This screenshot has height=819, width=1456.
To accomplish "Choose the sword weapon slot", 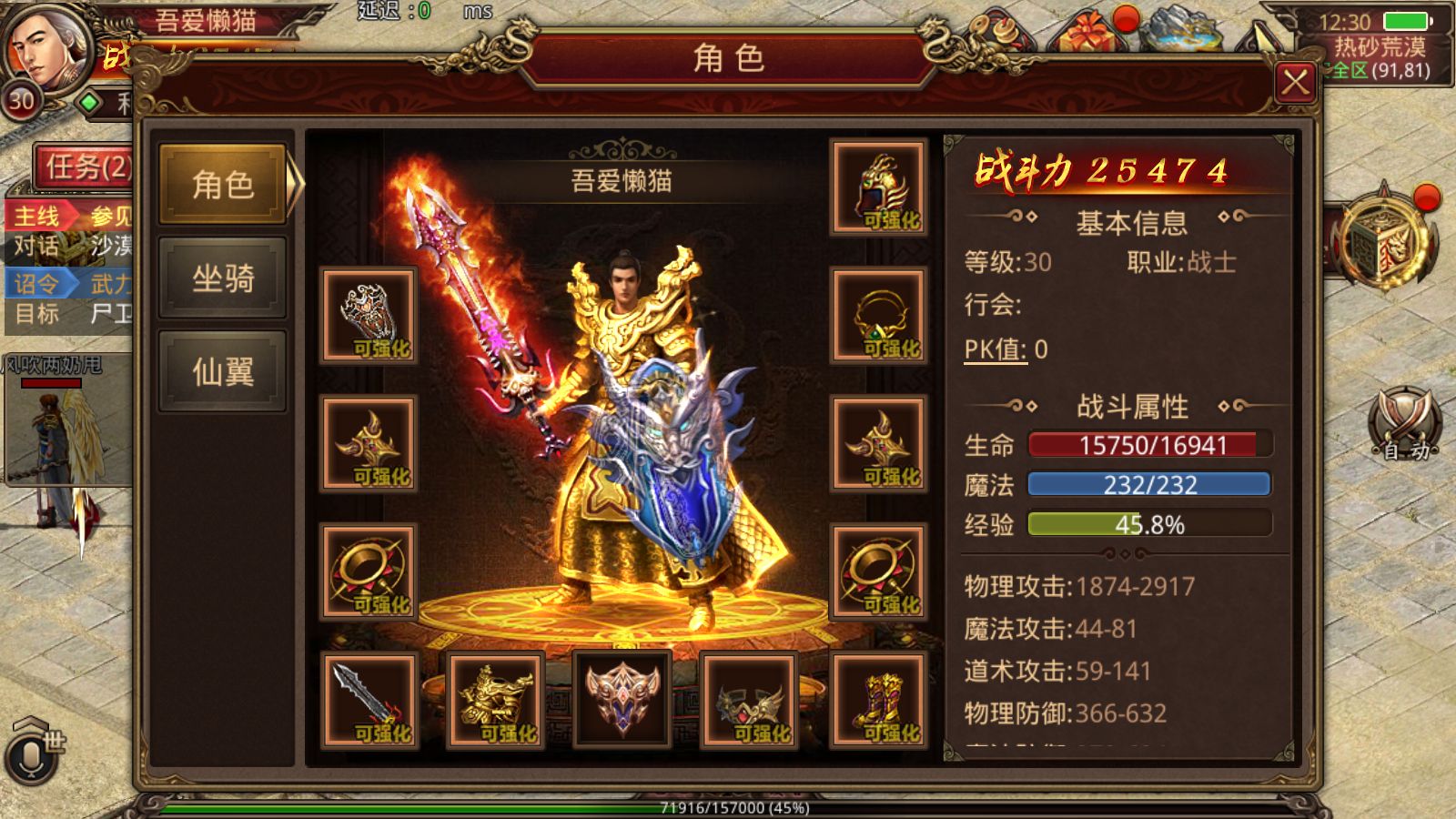I will [369, 701].
